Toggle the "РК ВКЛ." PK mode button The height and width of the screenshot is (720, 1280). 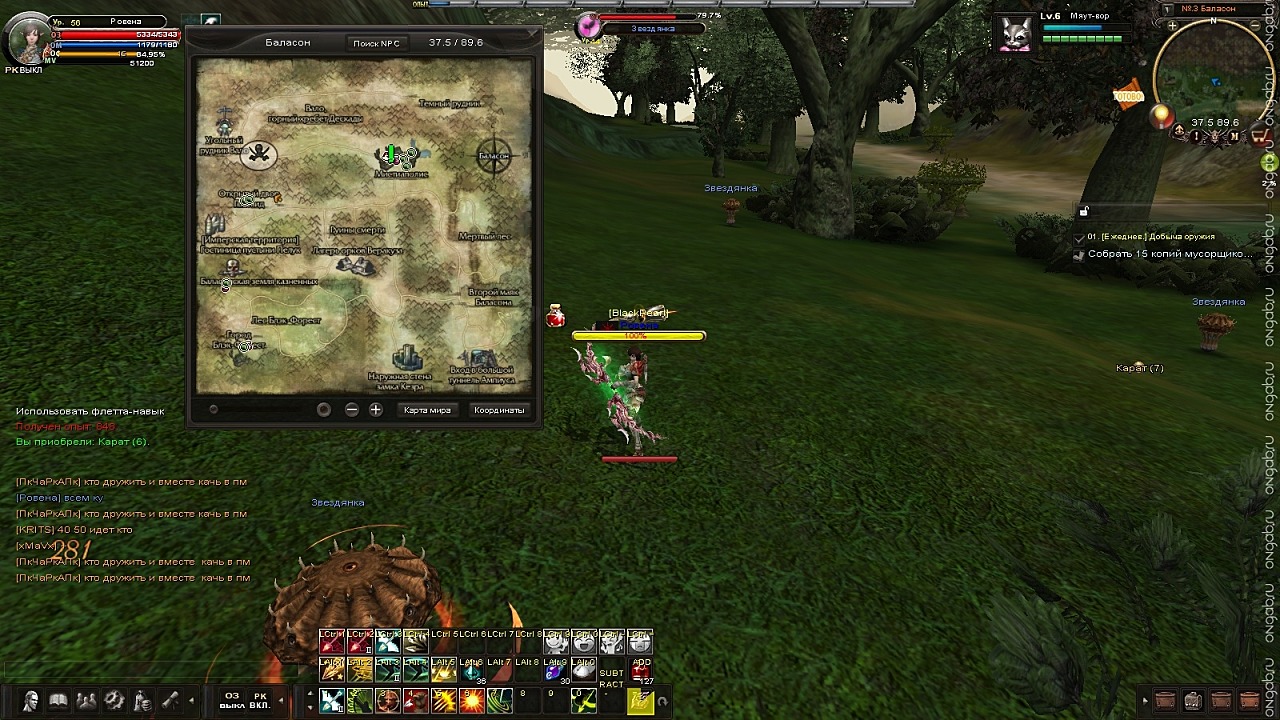click(260, 700)
